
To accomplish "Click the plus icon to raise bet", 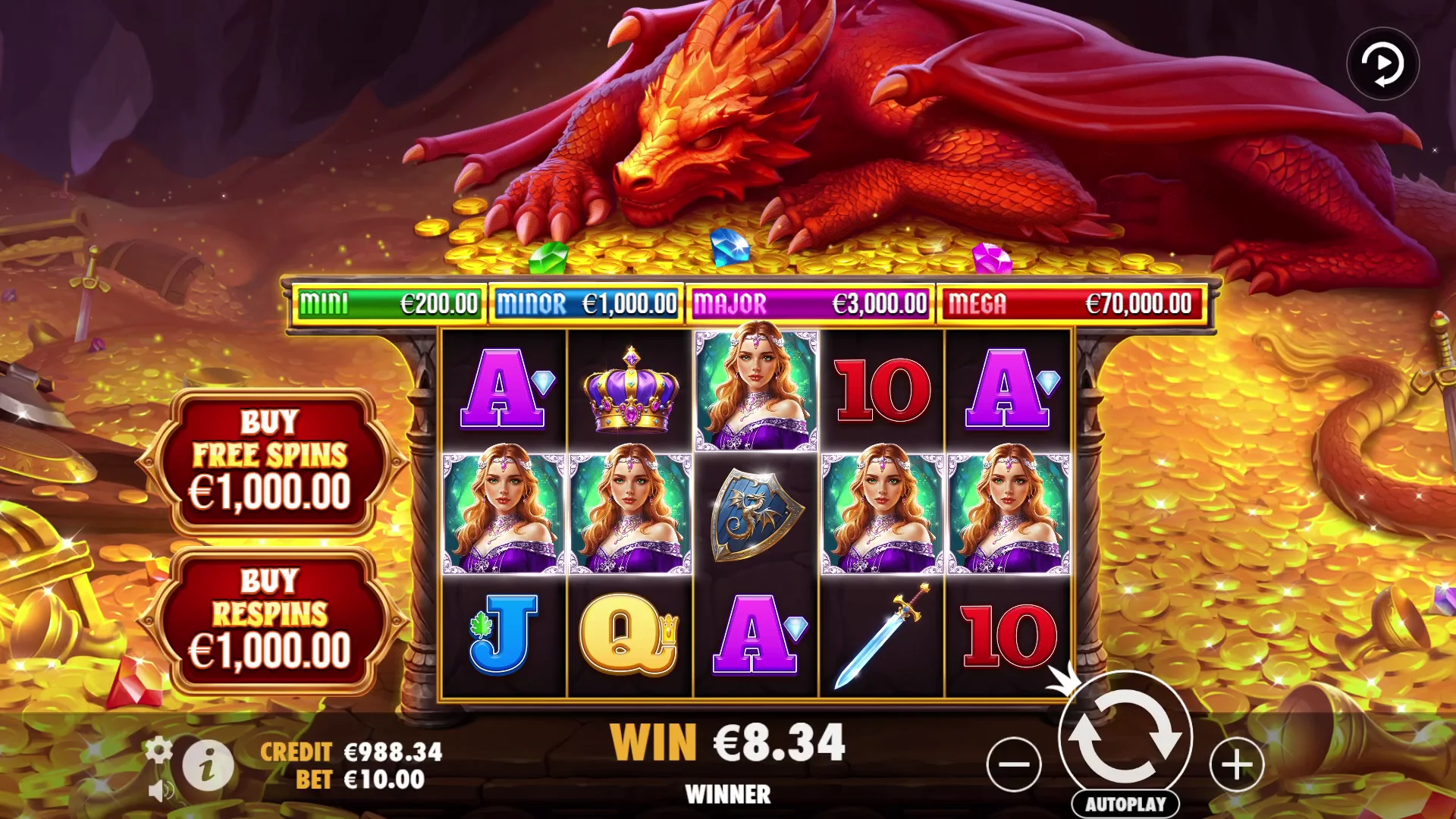I will 1235,764.
